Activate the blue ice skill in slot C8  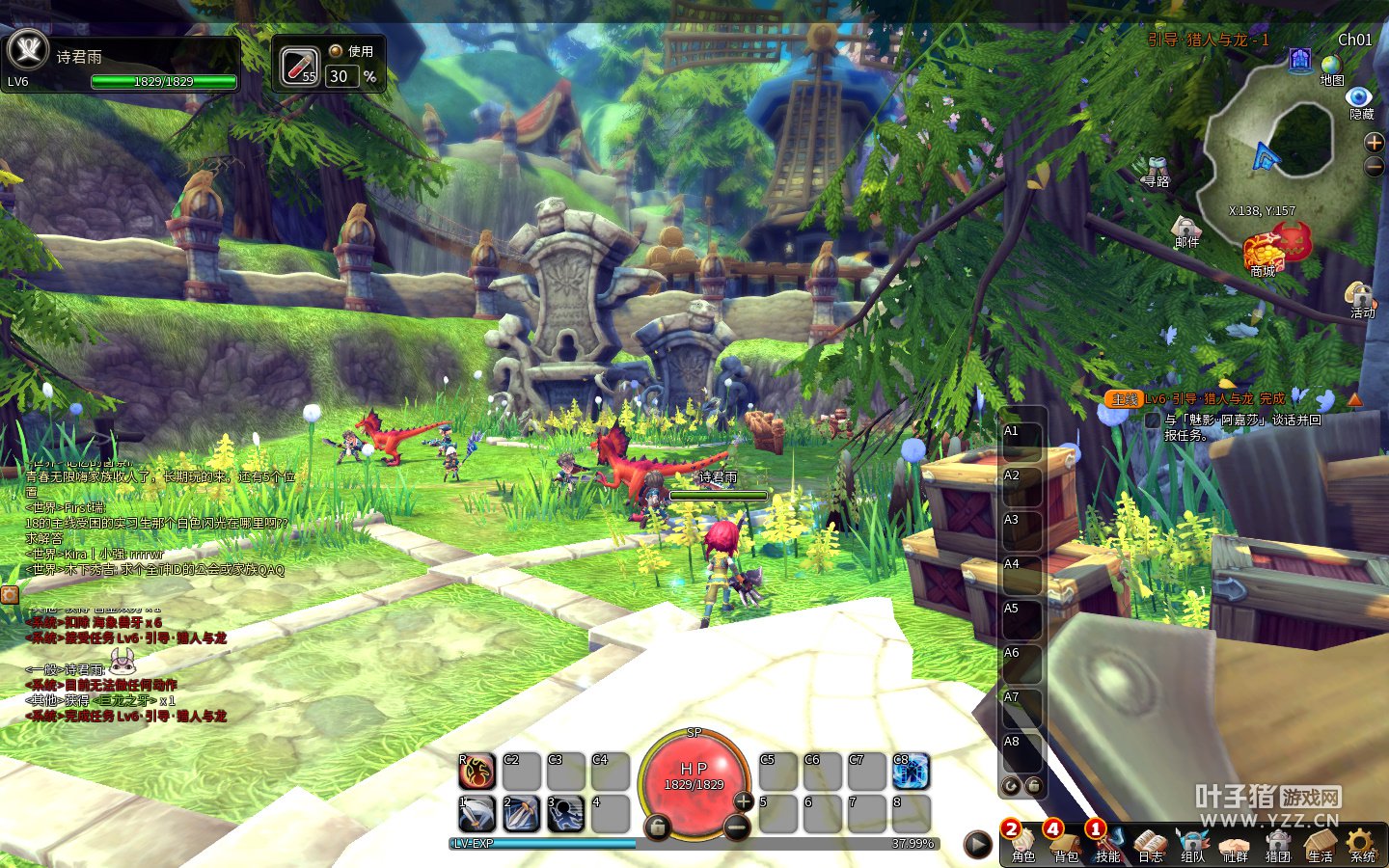pyautogui.click(x=911, y=771)
